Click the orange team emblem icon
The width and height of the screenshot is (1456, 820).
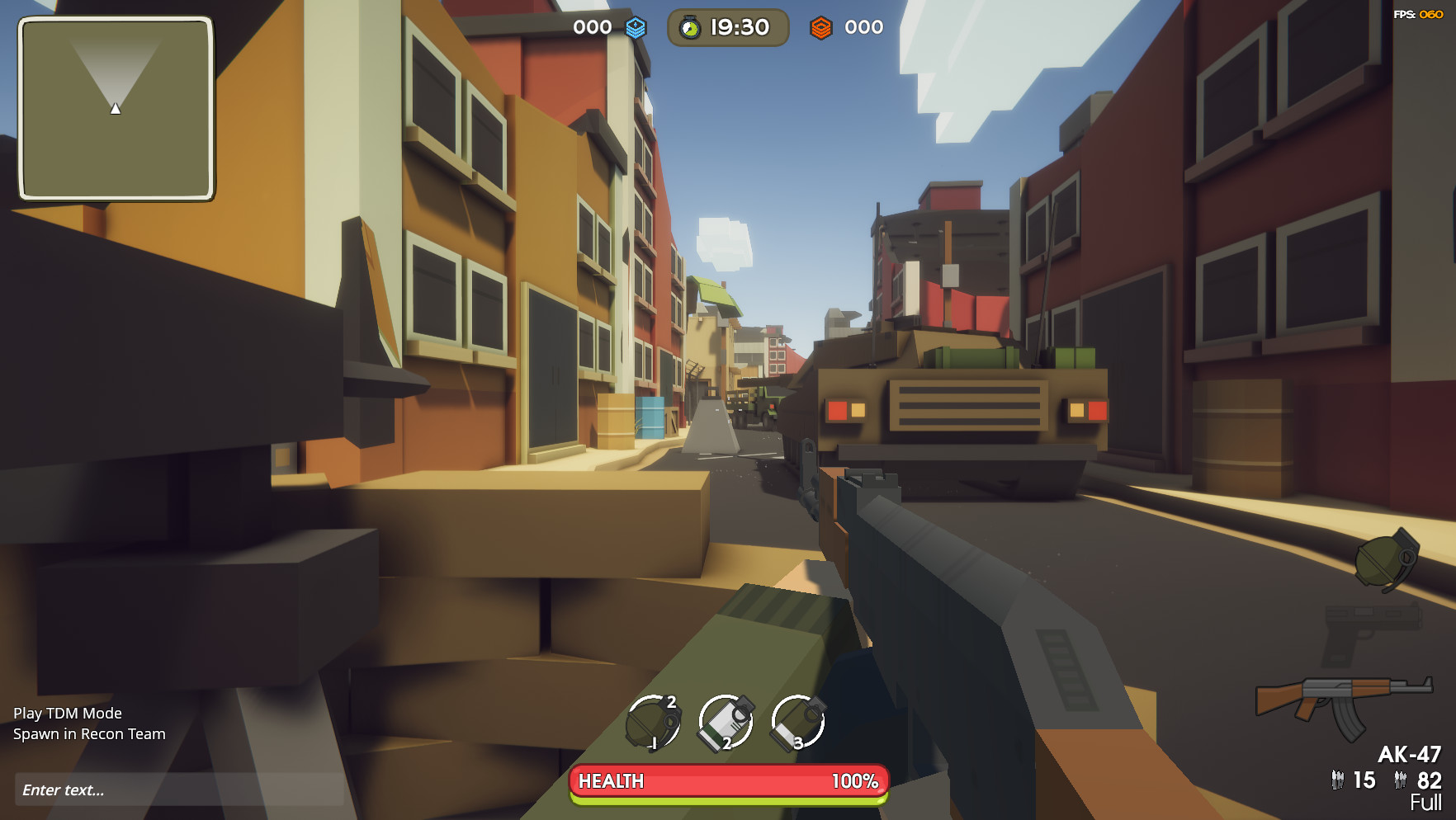[x=822, y=27]
